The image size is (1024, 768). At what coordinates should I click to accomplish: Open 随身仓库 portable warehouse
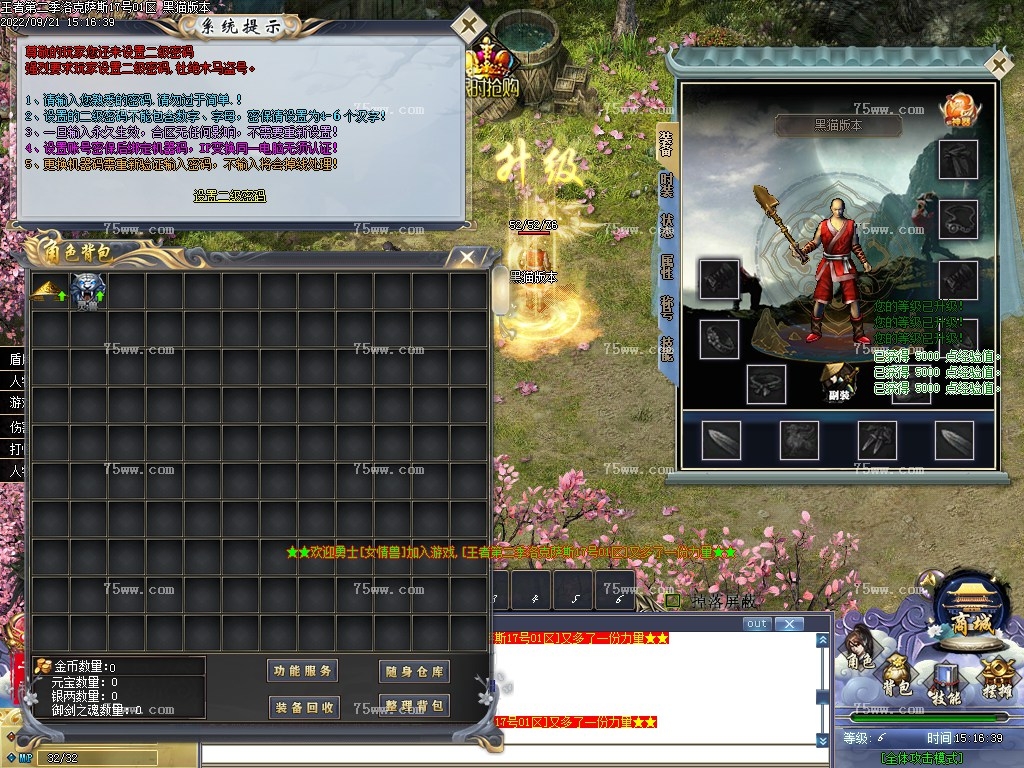(x=414, y=671)
